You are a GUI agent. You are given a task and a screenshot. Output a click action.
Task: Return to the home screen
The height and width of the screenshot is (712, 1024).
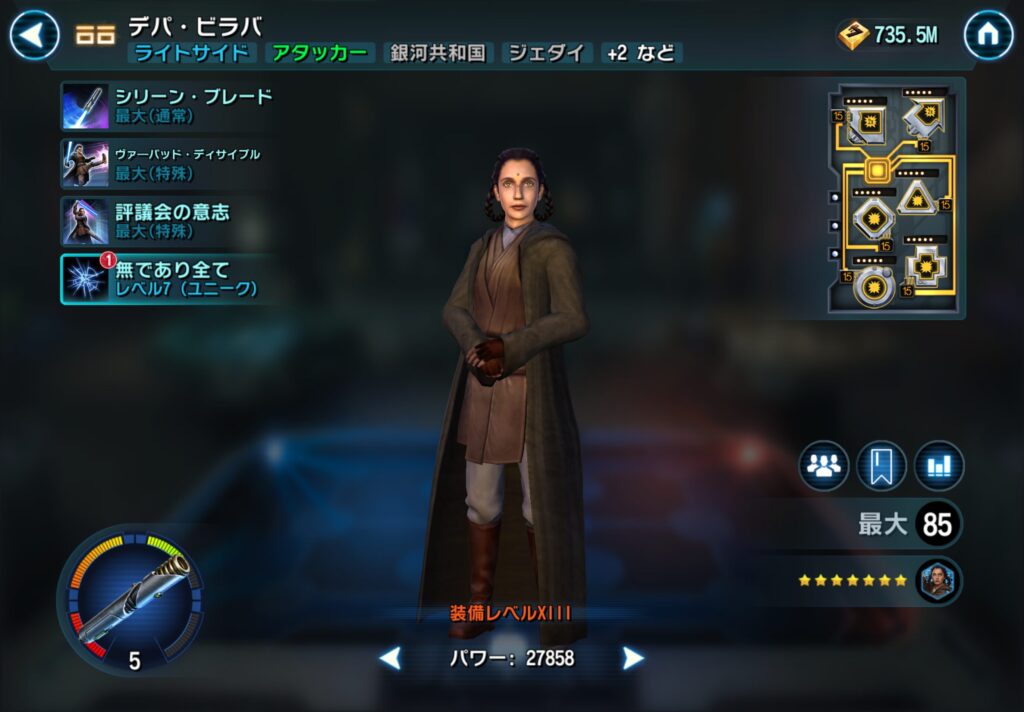click(988, 36)
